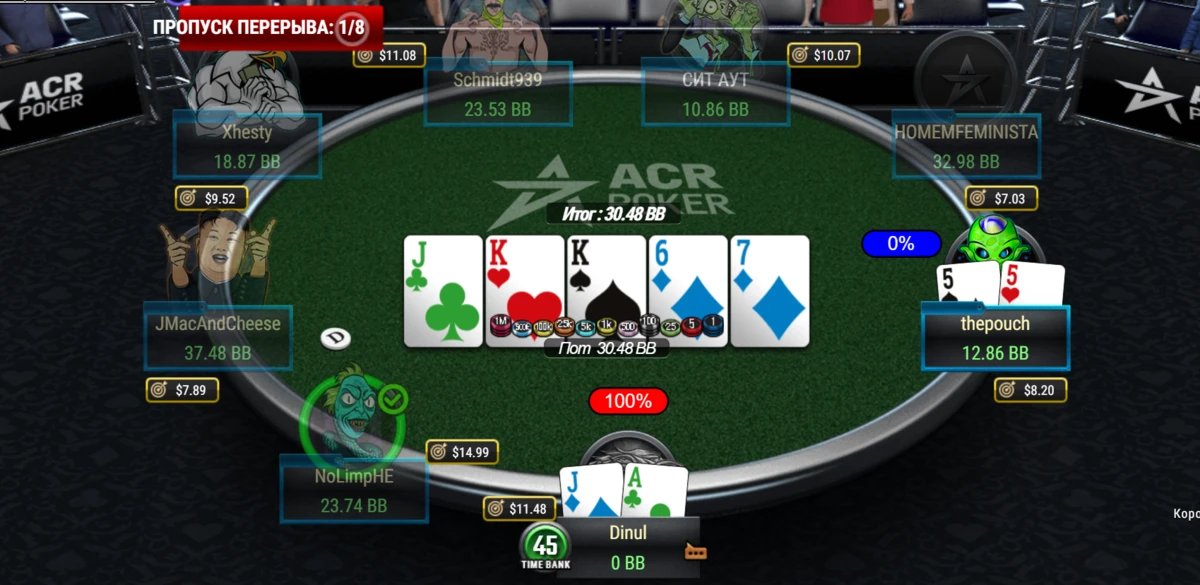Click Dinul's own player plate
Image resolution: width=1200 pixels, height=585 pixels.
(628, 547)
